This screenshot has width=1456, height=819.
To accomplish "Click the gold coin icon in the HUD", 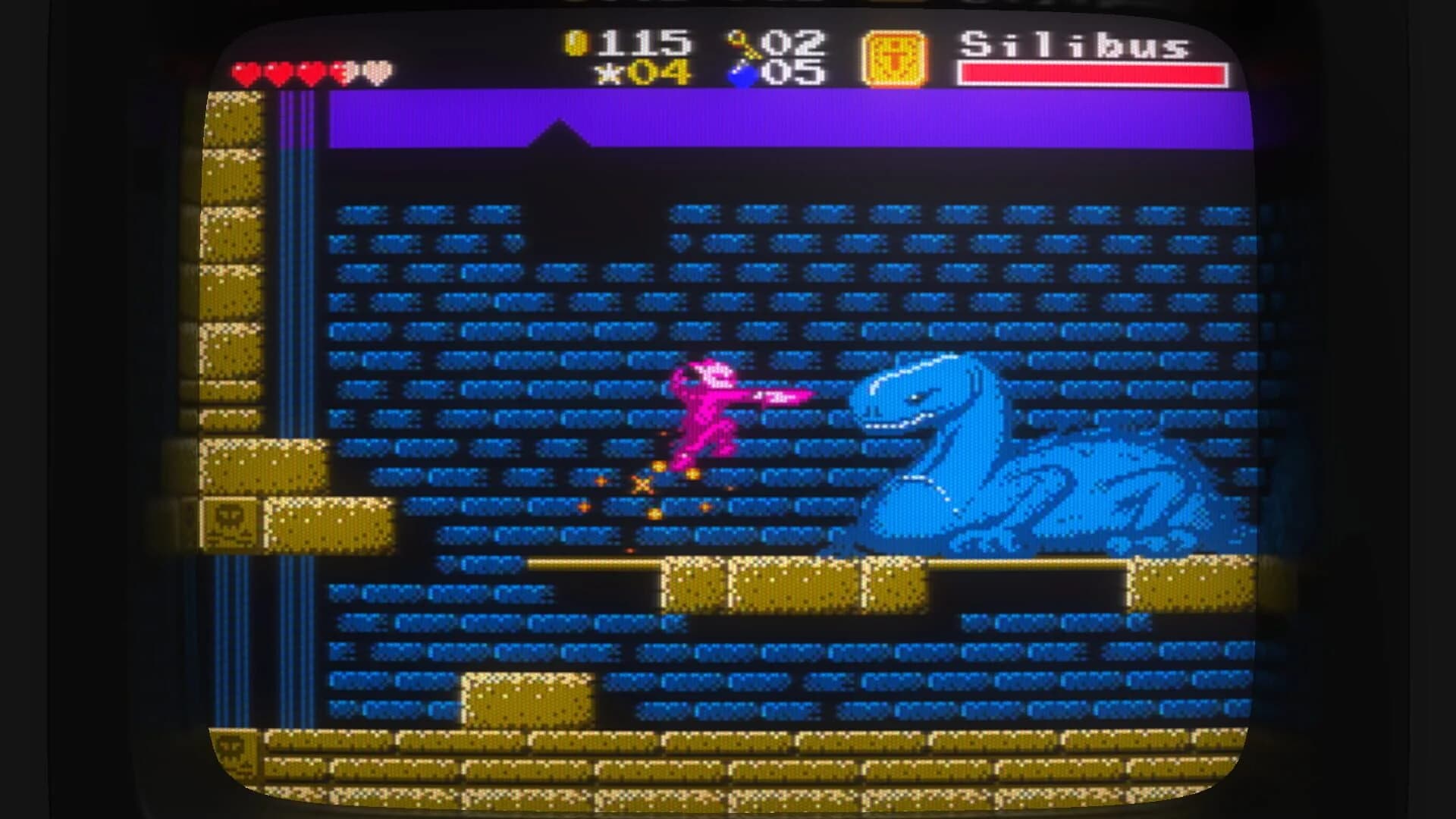I will tap(578, 43).
